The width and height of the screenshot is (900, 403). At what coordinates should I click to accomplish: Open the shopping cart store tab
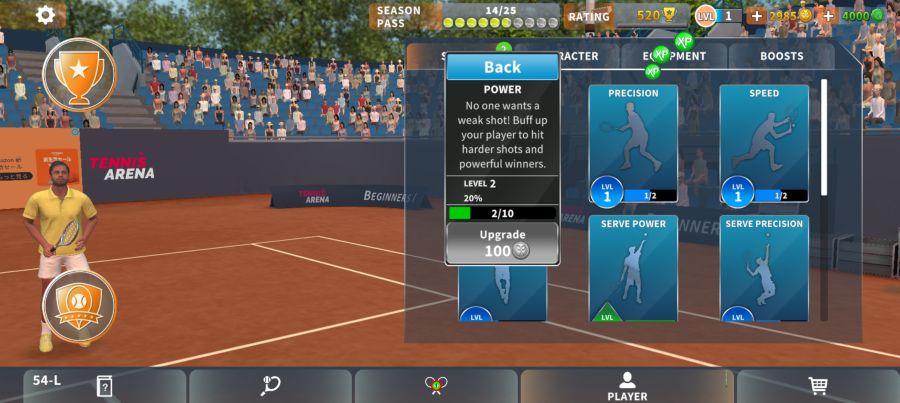(x=817, y=386)
